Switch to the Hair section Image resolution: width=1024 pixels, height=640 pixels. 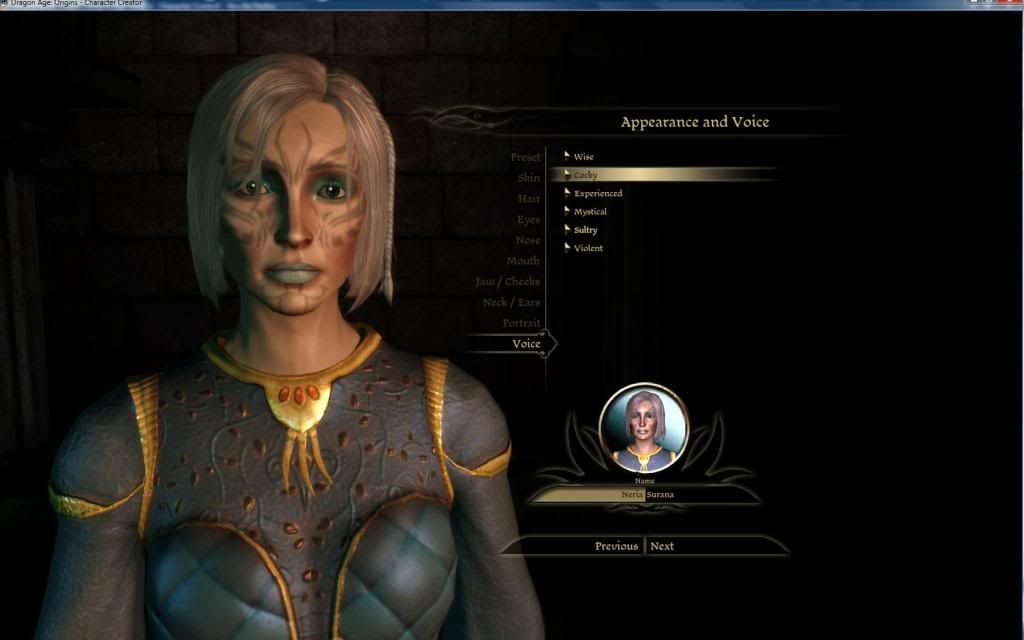(x=528, y=199)
